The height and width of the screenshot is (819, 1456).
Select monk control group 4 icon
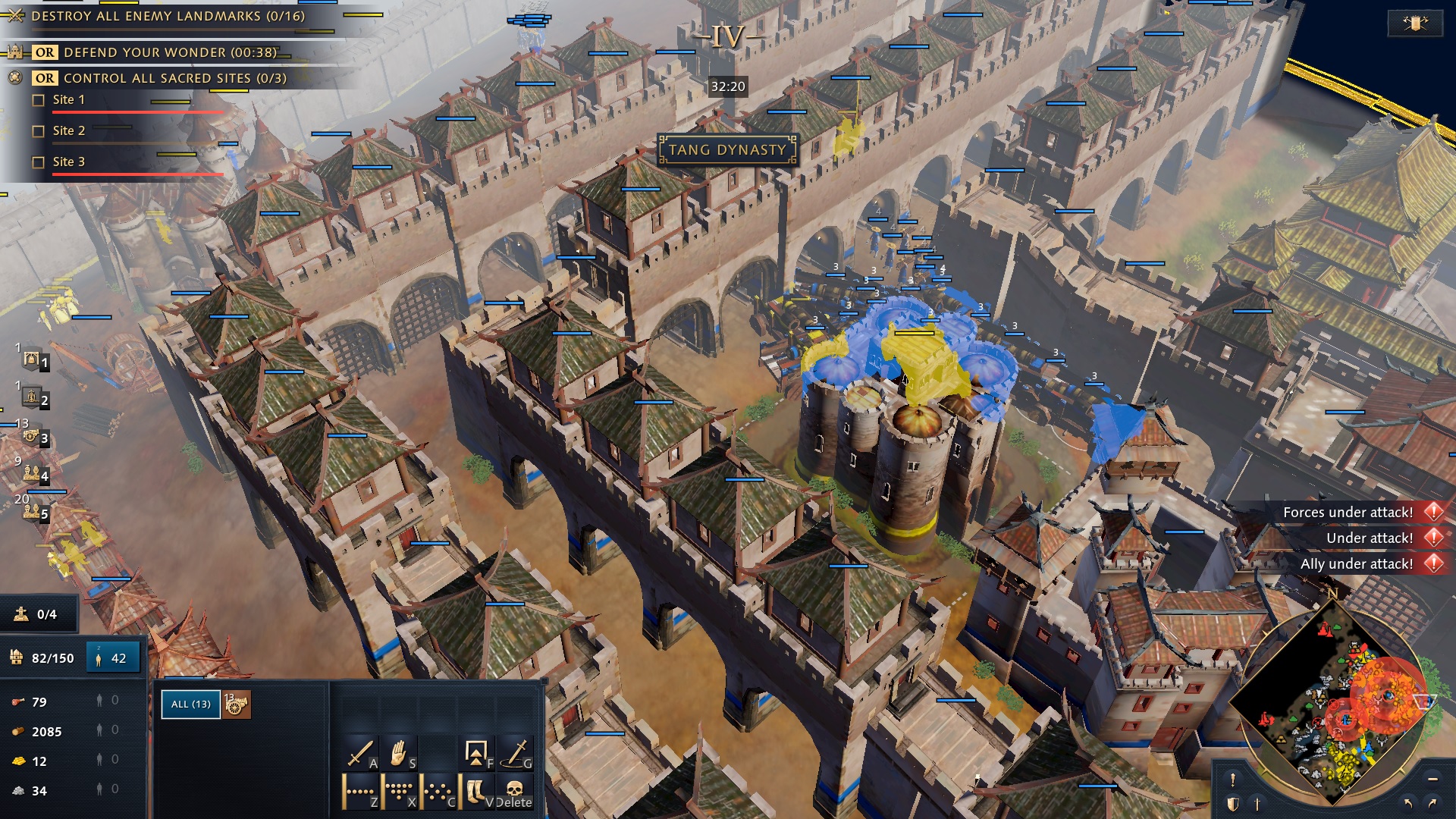[x=31, y=473]
